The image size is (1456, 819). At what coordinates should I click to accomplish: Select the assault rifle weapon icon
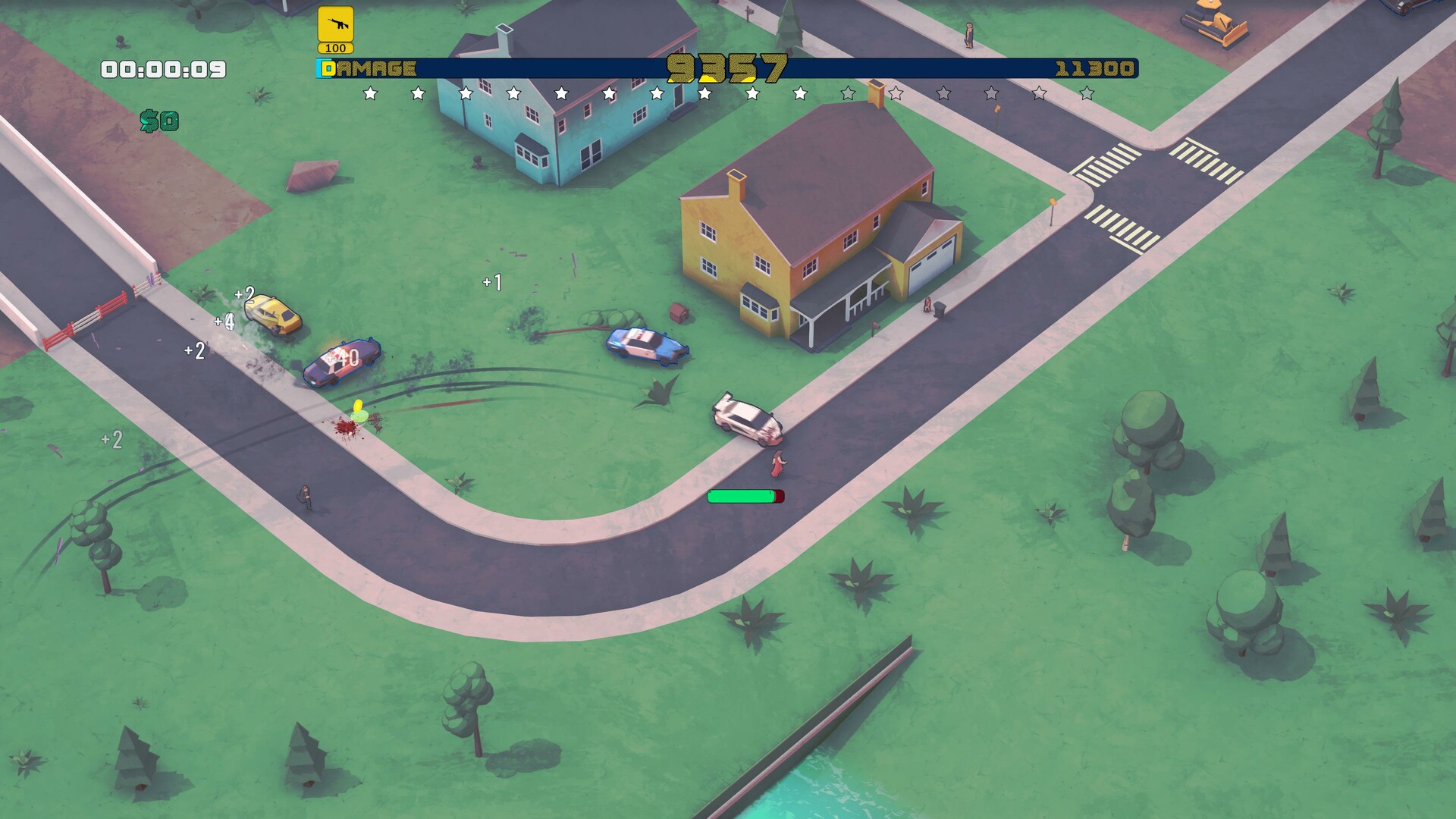336,24
